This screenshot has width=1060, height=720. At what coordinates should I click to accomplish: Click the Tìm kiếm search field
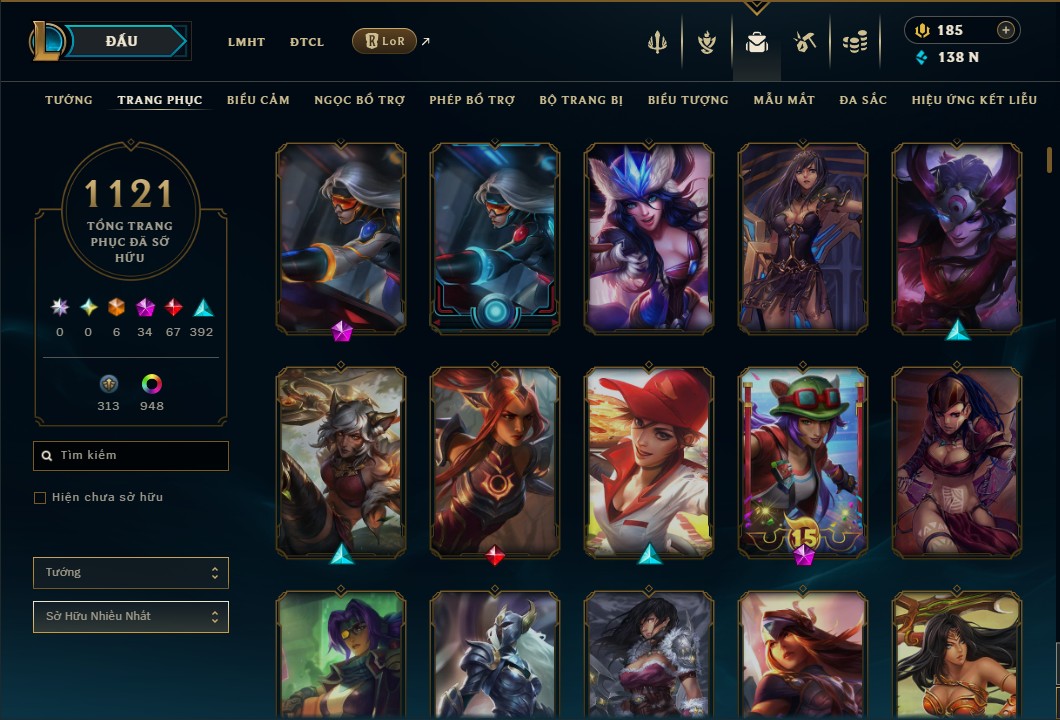coord(131,456)
